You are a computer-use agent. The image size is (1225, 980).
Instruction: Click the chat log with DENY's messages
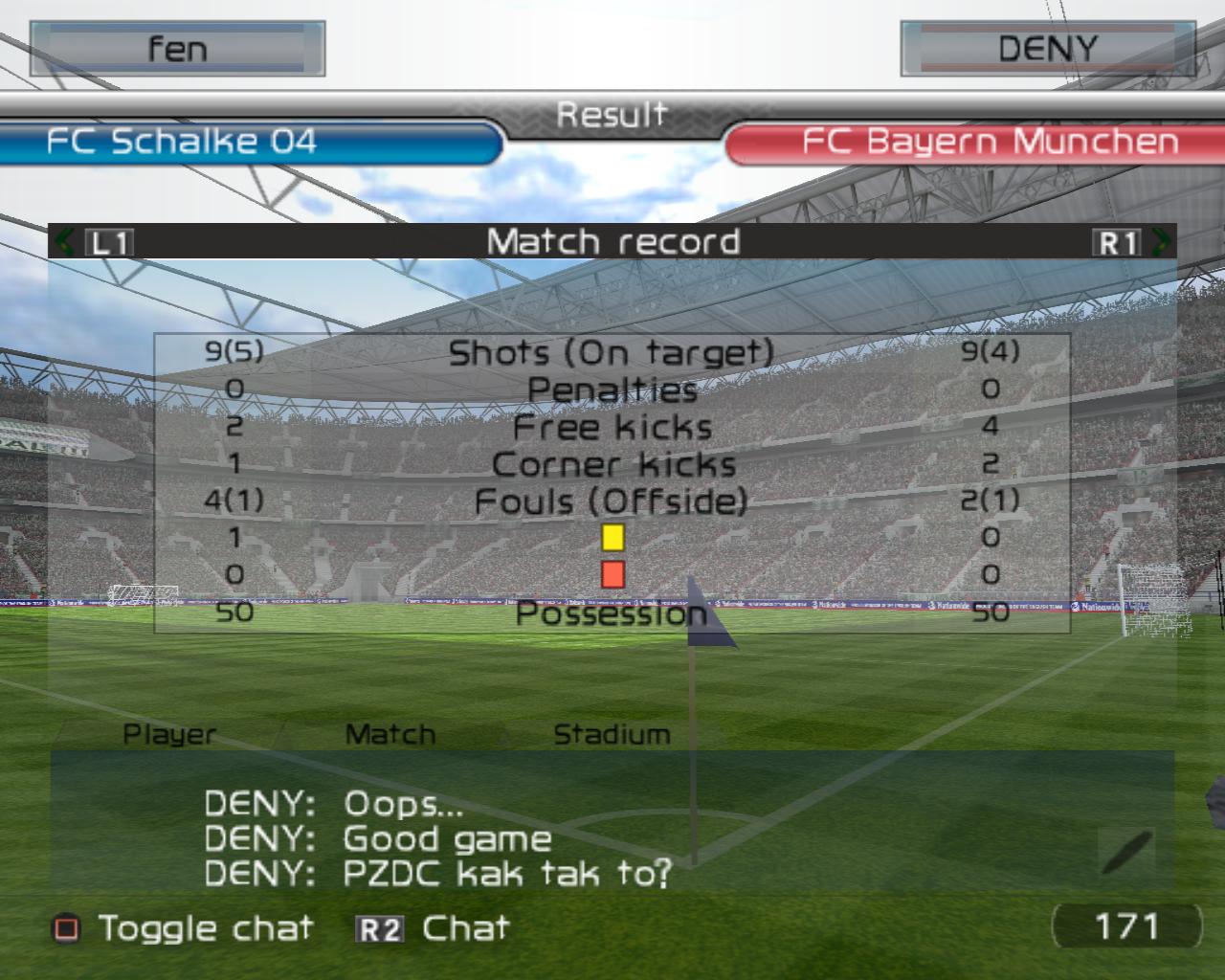point(440,838)
